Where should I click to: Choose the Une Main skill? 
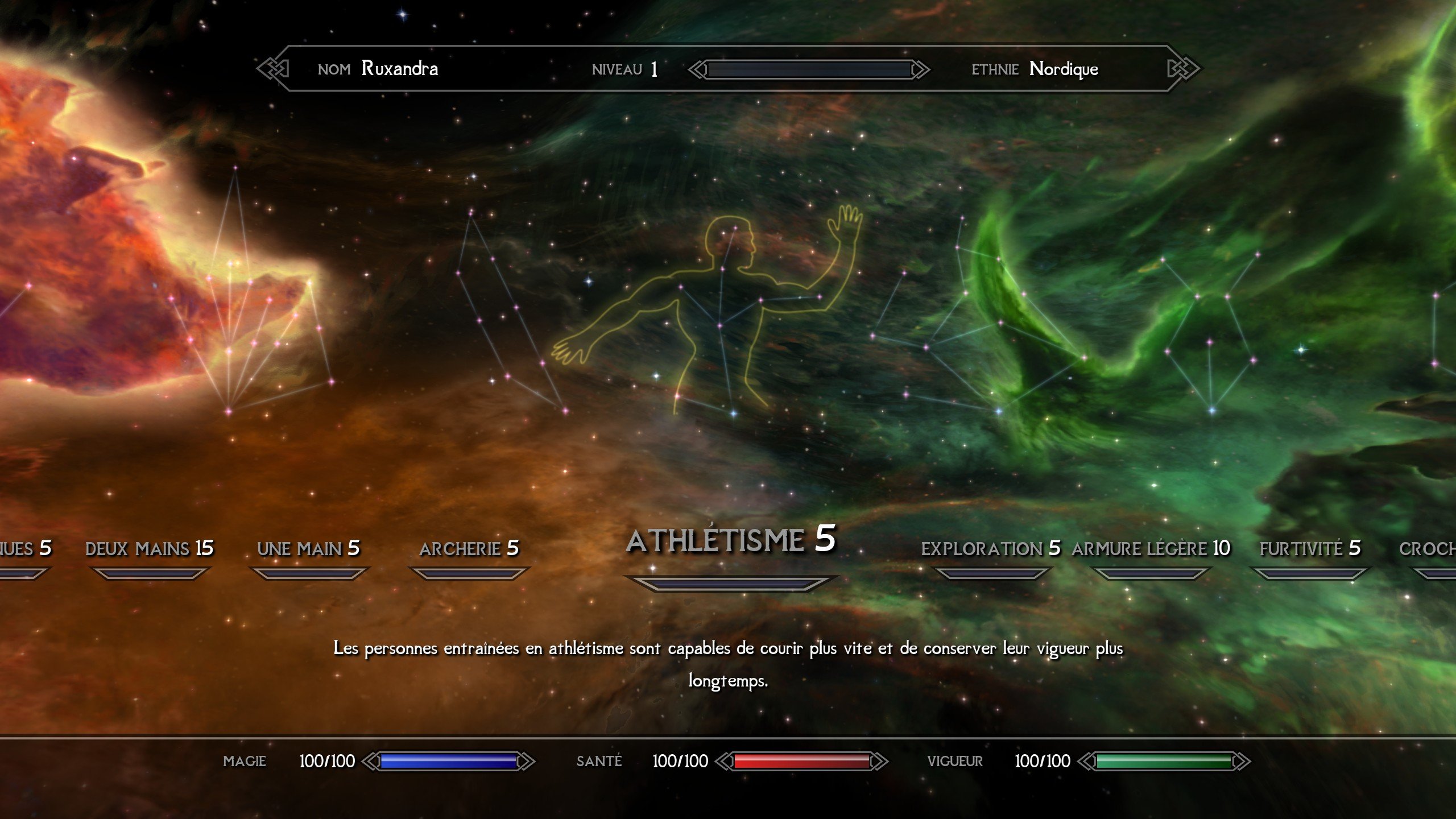[308, 549]
